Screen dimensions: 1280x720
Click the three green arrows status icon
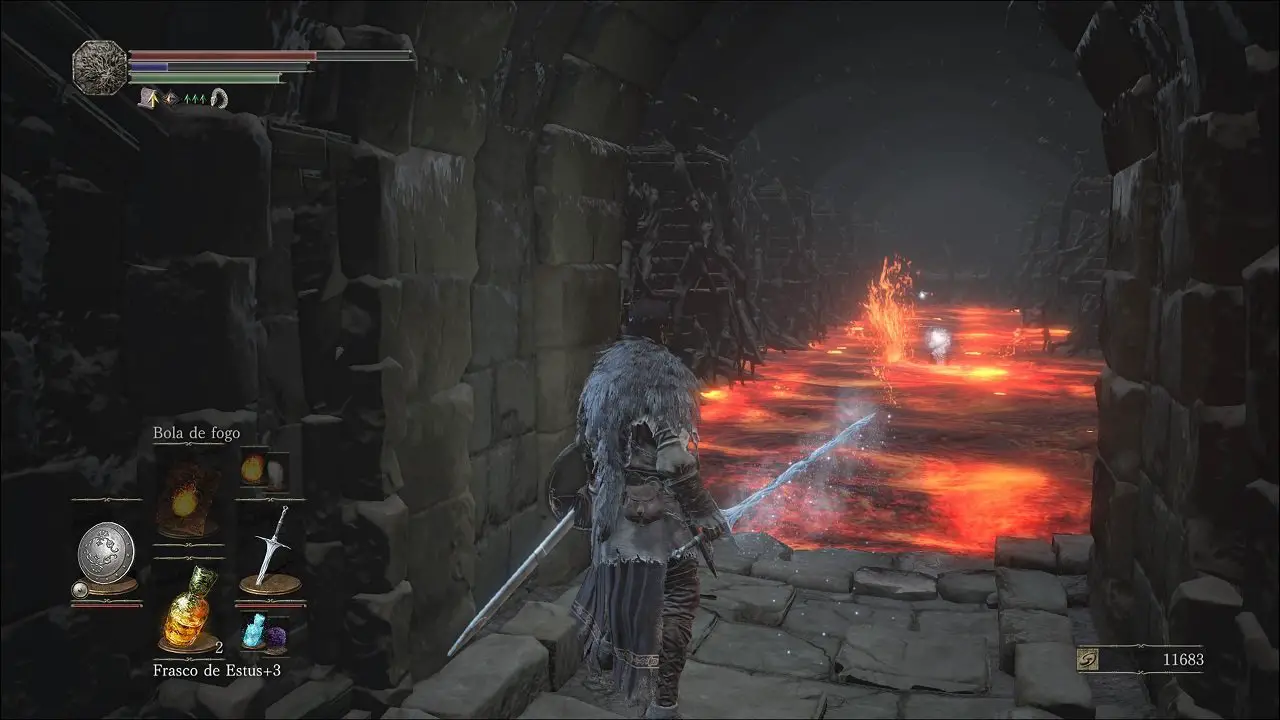point(194,98)
